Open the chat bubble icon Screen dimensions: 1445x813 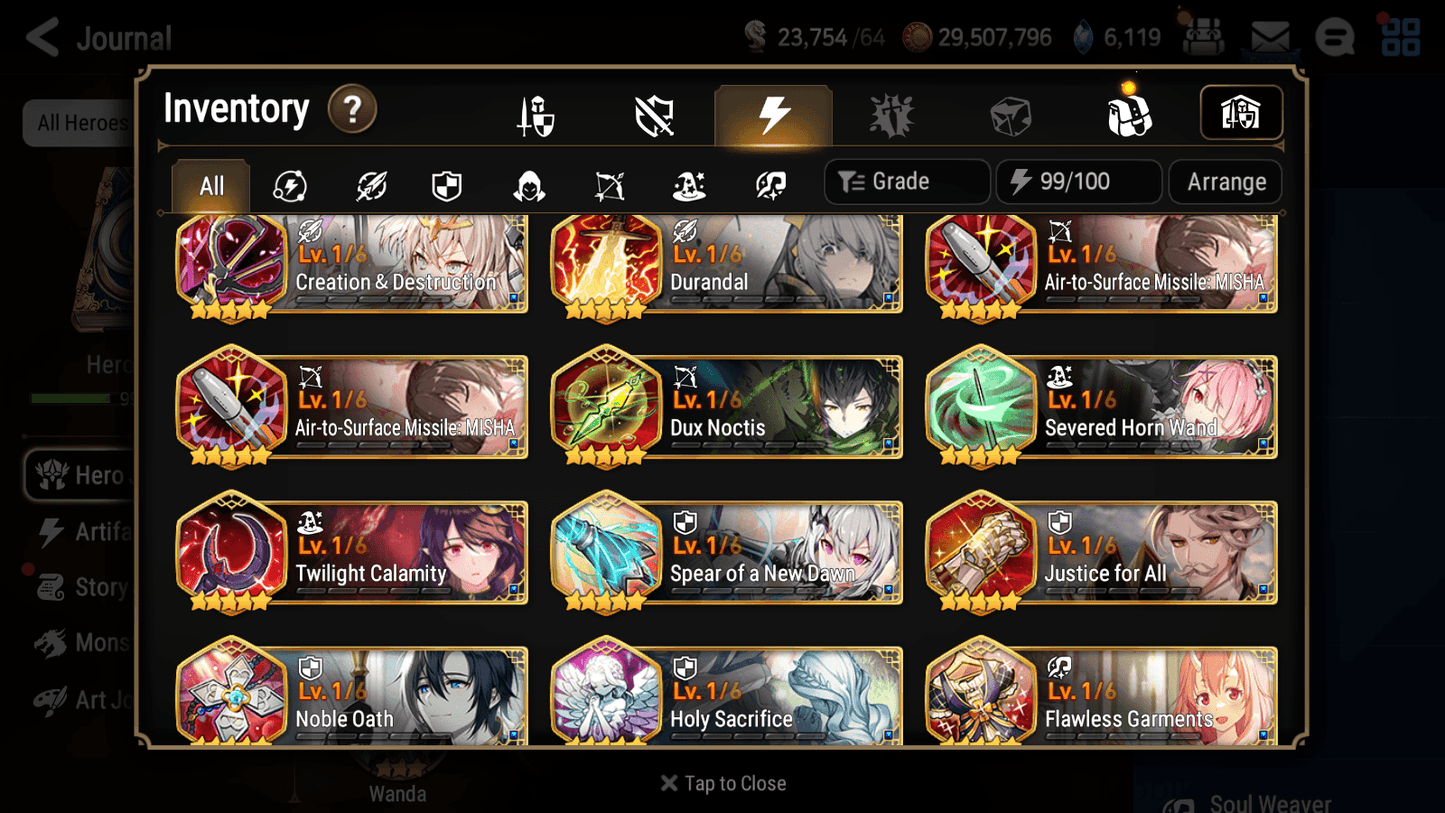click(x=1334, y=36)
